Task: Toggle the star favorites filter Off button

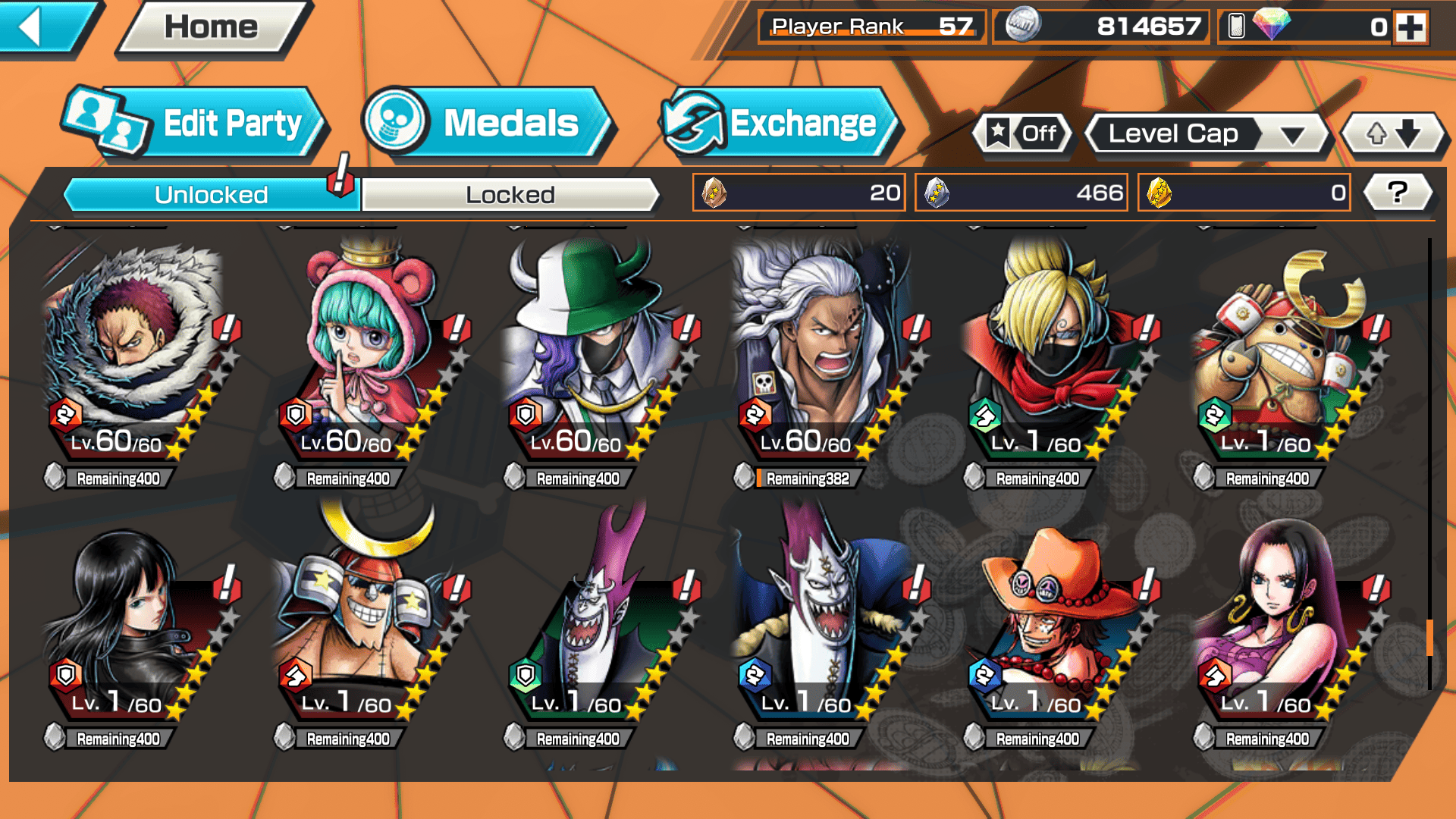Action: pyautogui.click(x=1023, y=134)
